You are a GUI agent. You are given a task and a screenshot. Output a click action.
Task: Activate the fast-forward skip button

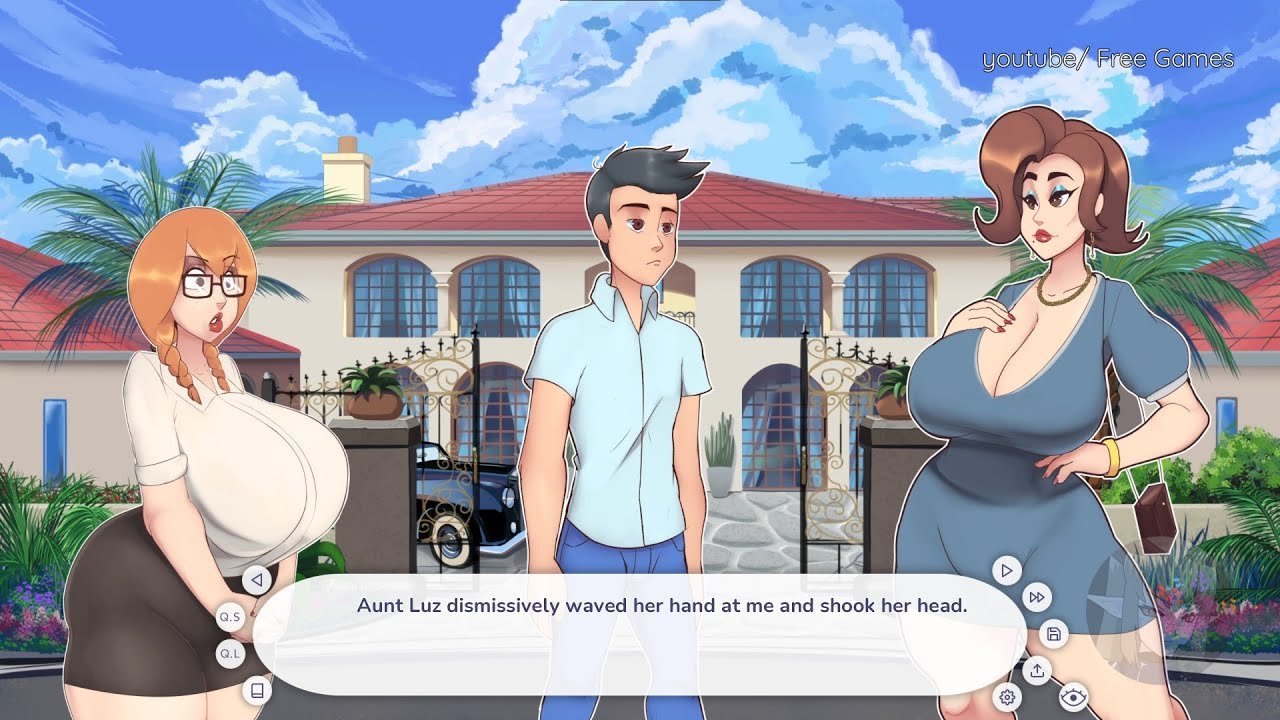click(1037, 598)
